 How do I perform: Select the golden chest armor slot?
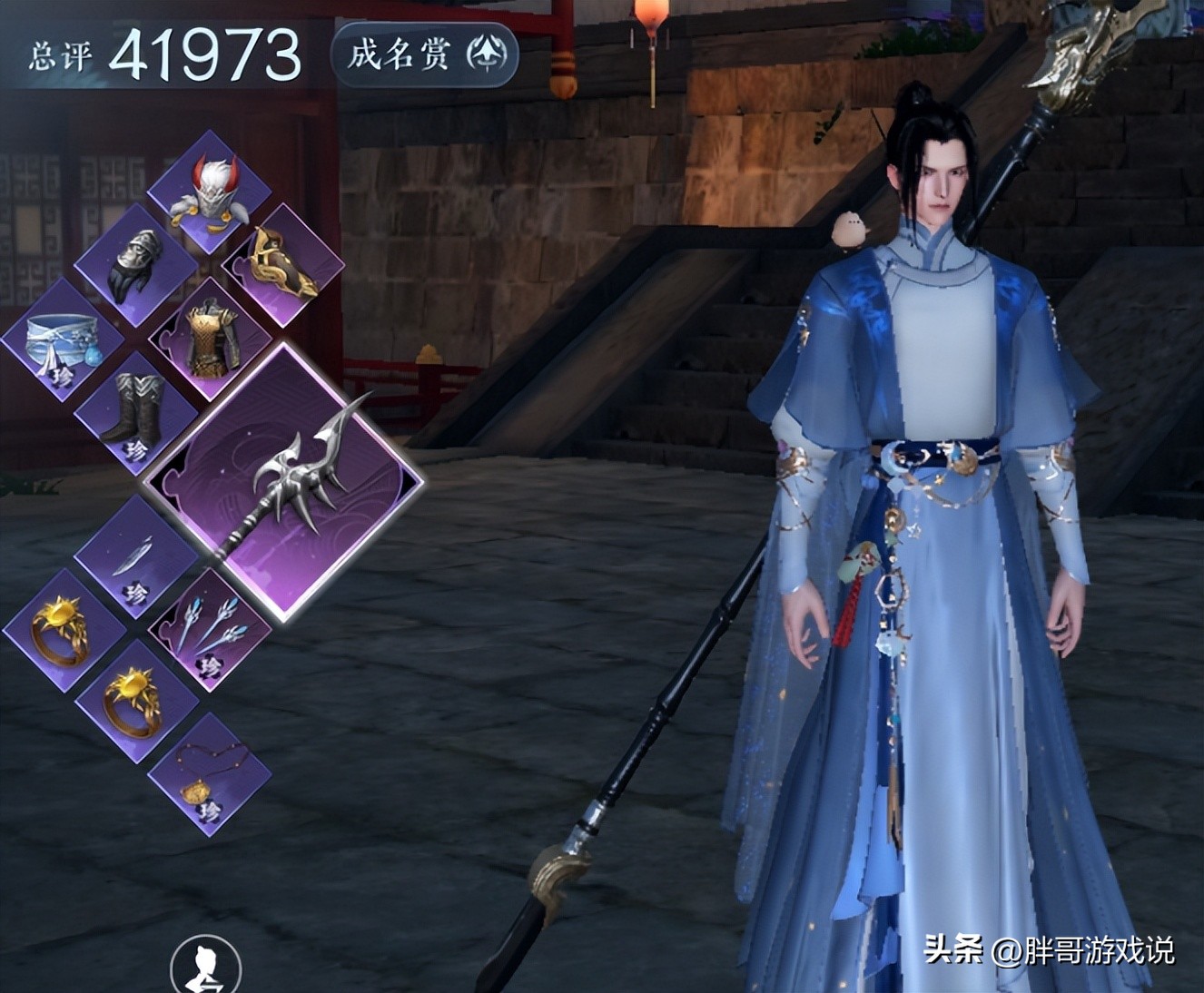210,339
